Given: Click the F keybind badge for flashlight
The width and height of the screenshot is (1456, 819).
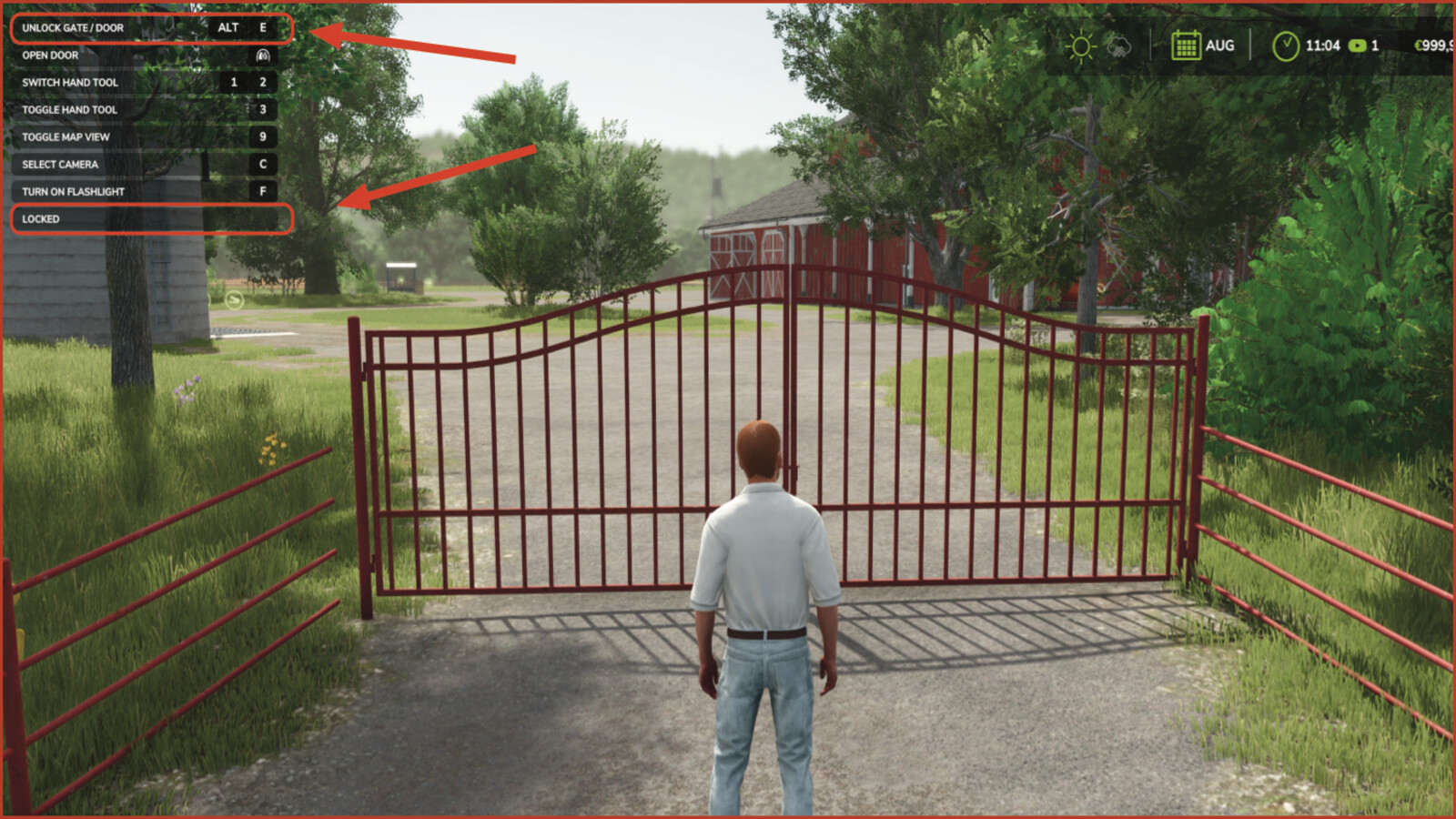Looking at the screenshot, I should tap(264, 192).
